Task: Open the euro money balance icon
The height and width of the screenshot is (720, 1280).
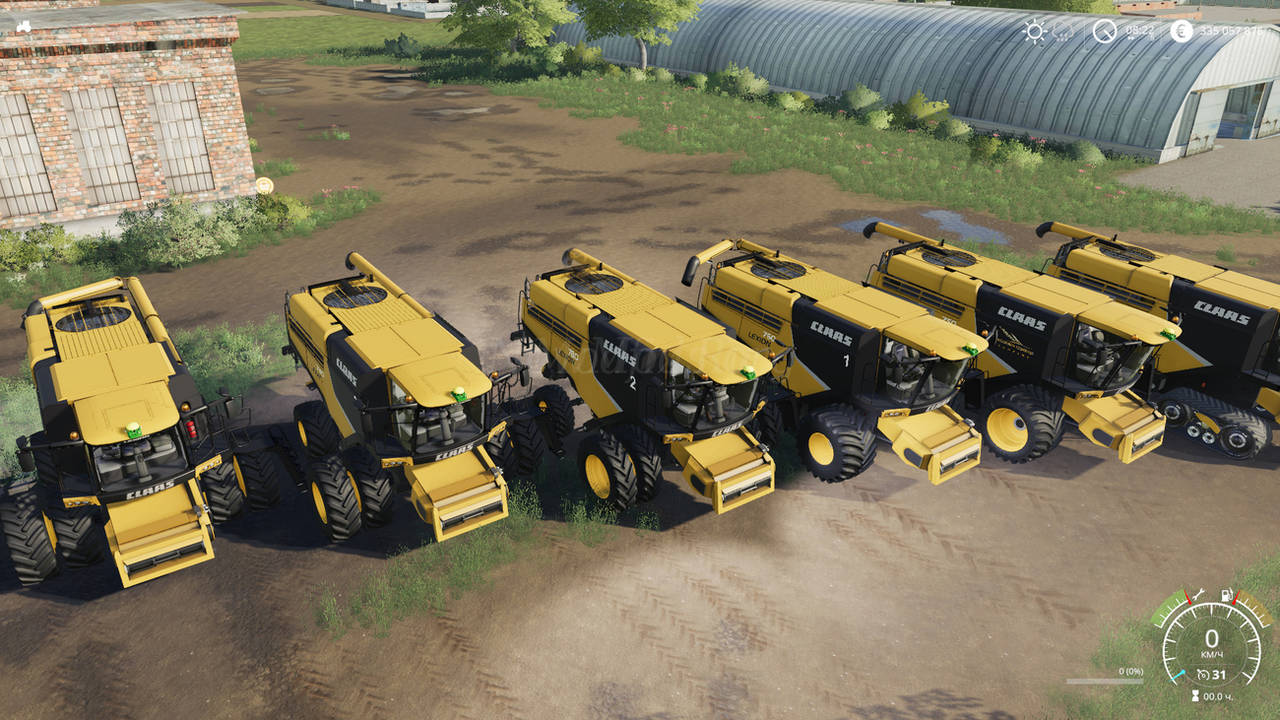Action: pyautogui.click(x=1181, y=31)
